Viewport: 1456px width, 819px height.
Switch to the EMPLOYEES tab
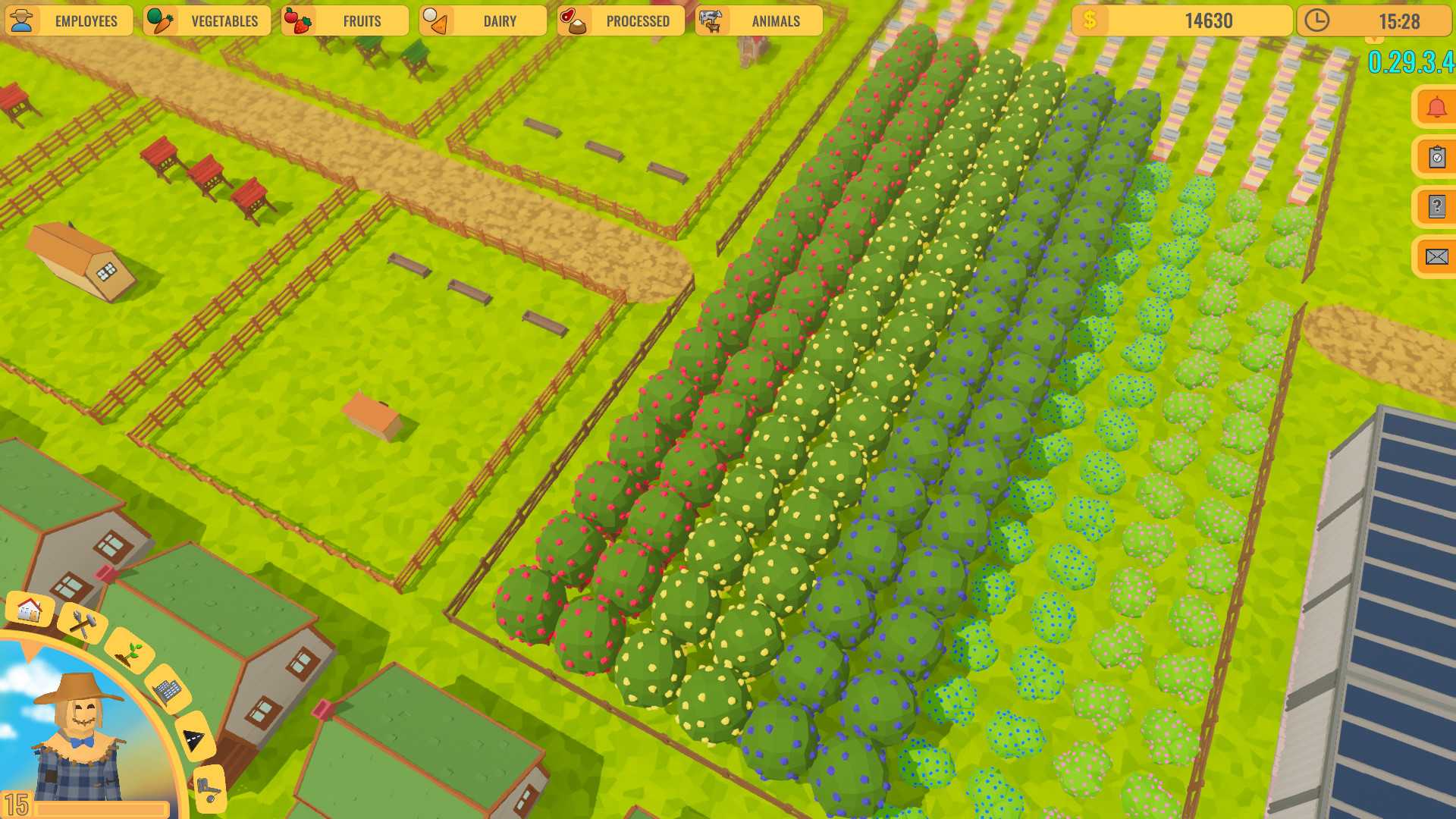87,20
